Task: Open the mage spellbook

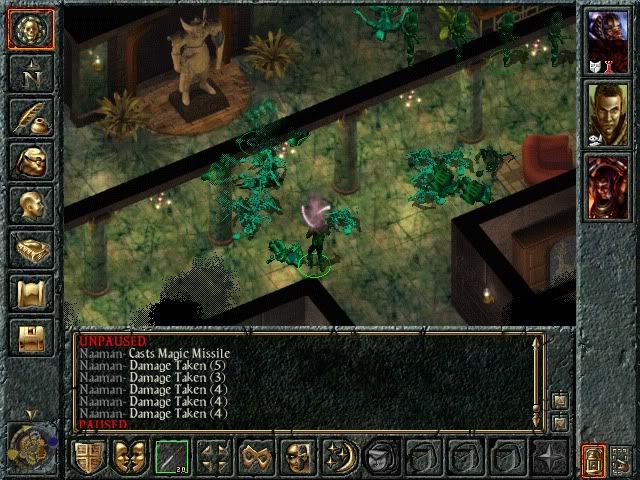Action: coord(30,249)
